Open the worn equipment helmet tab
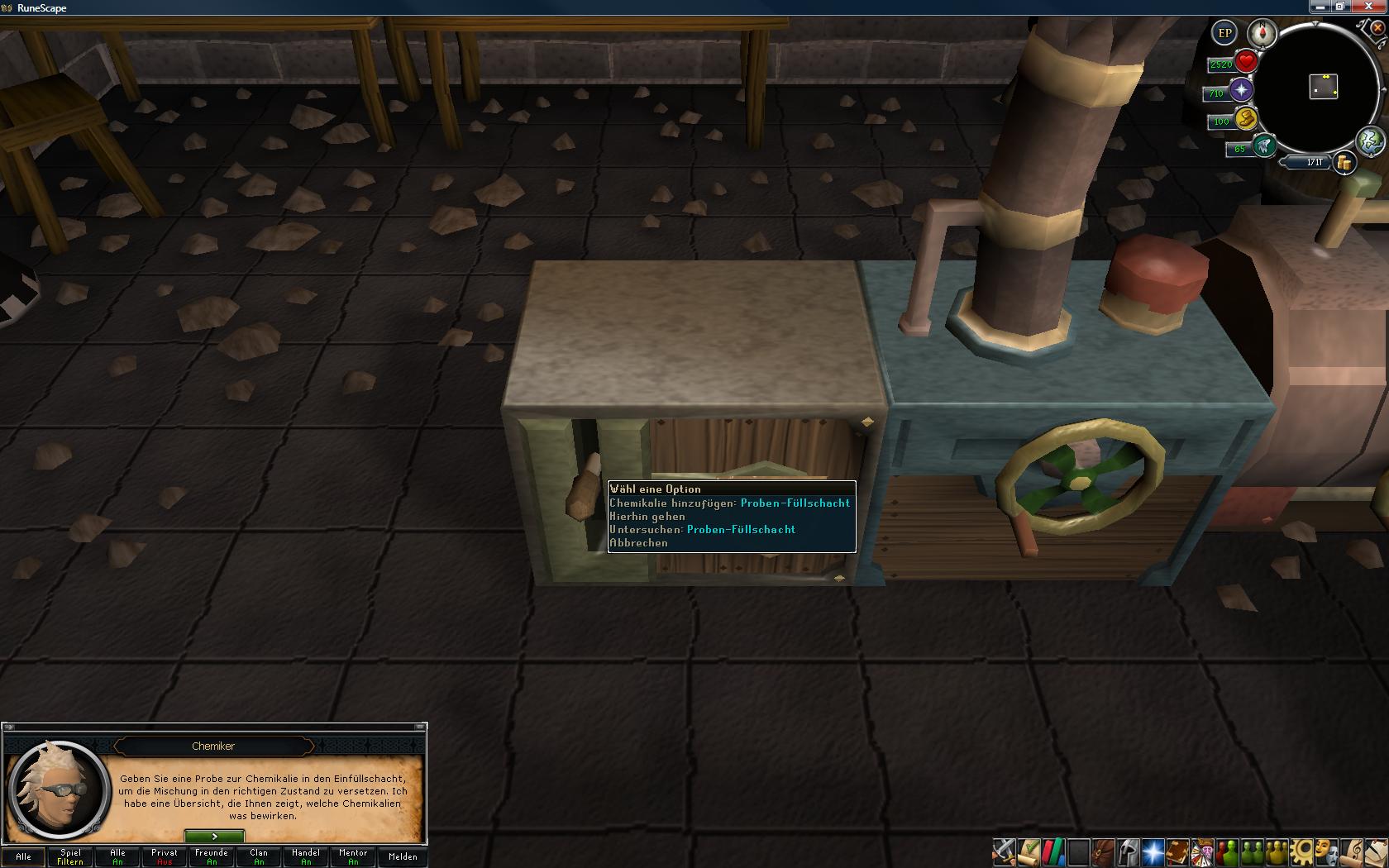The width and height of the screenshot is (1389, 868). click(1128, 851)
